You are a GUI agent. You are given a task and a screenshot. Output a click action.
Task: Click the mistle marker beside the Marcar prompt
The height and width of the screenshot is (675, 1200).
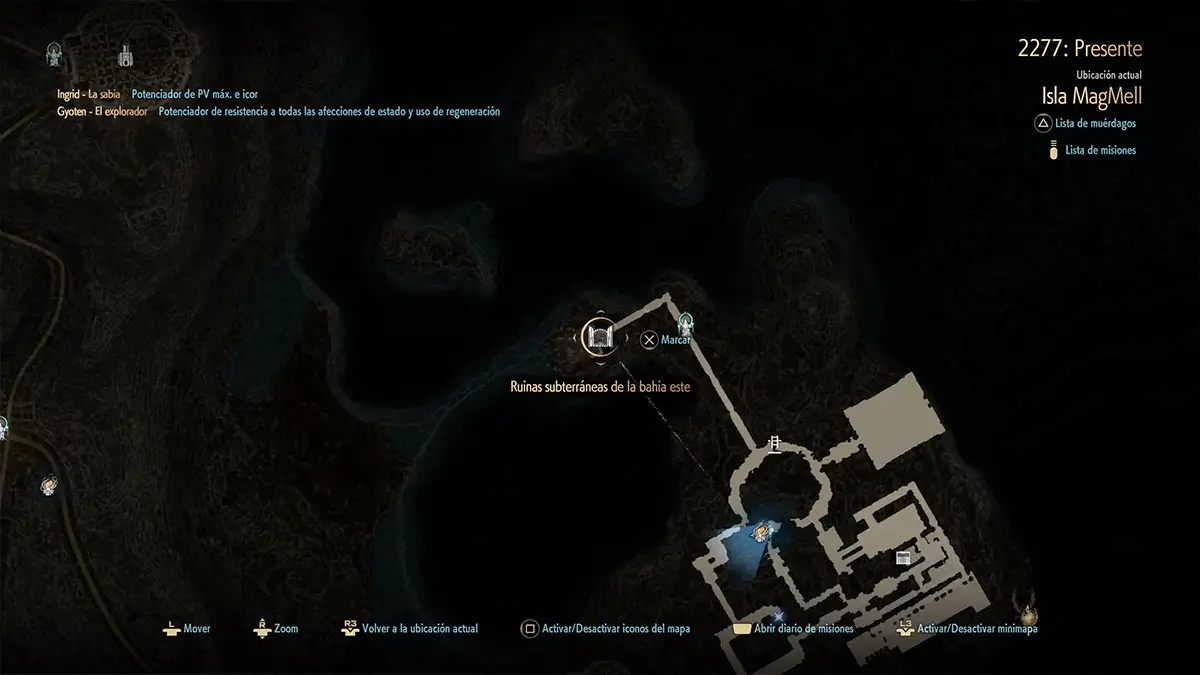pyautogui.click(x=686, y=323)
